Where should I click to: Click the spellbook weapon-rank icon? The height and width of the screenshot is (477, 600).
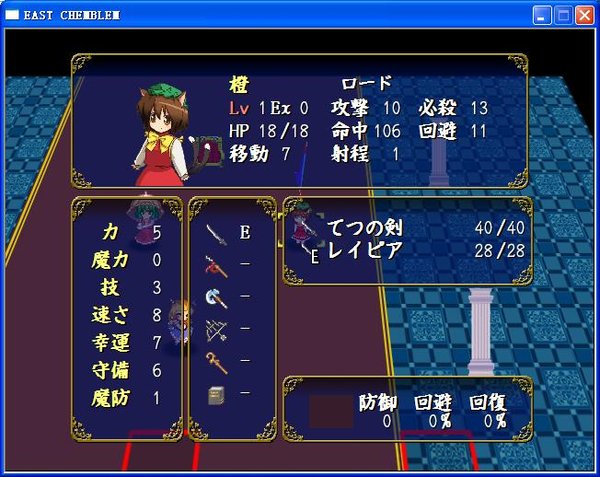coord(217,394)
